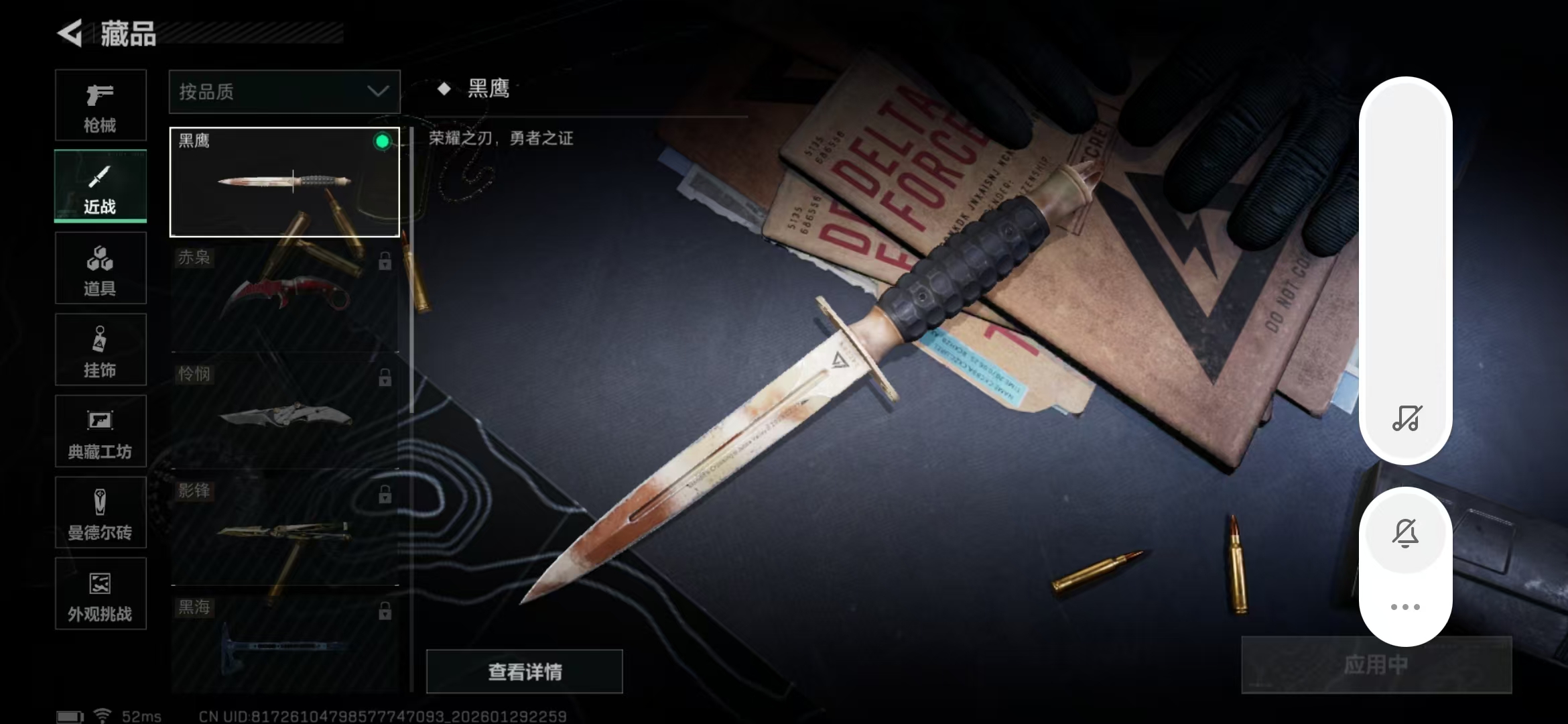Viewport: 1568px width, 724px height.
Task: Open the assistant's three-dot more menu
Action: click(1406, 605)
